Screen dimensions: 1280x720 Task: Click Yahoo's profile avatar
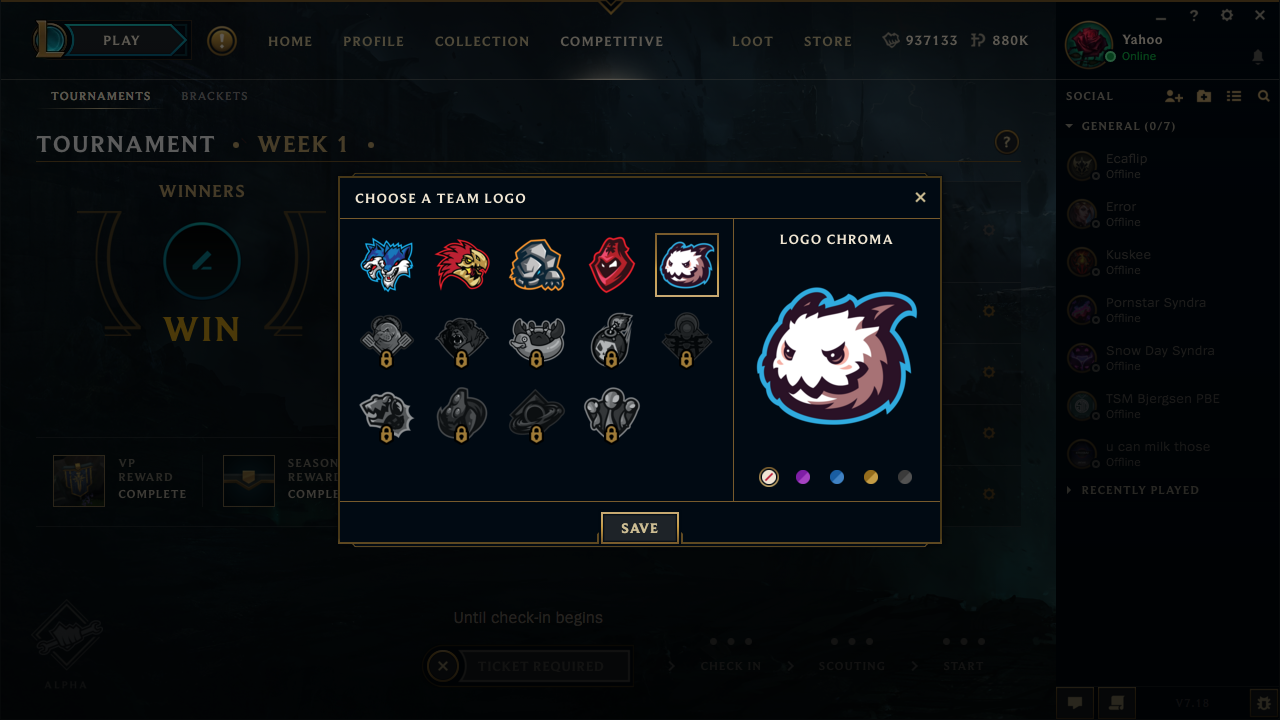click(1090, 44)
